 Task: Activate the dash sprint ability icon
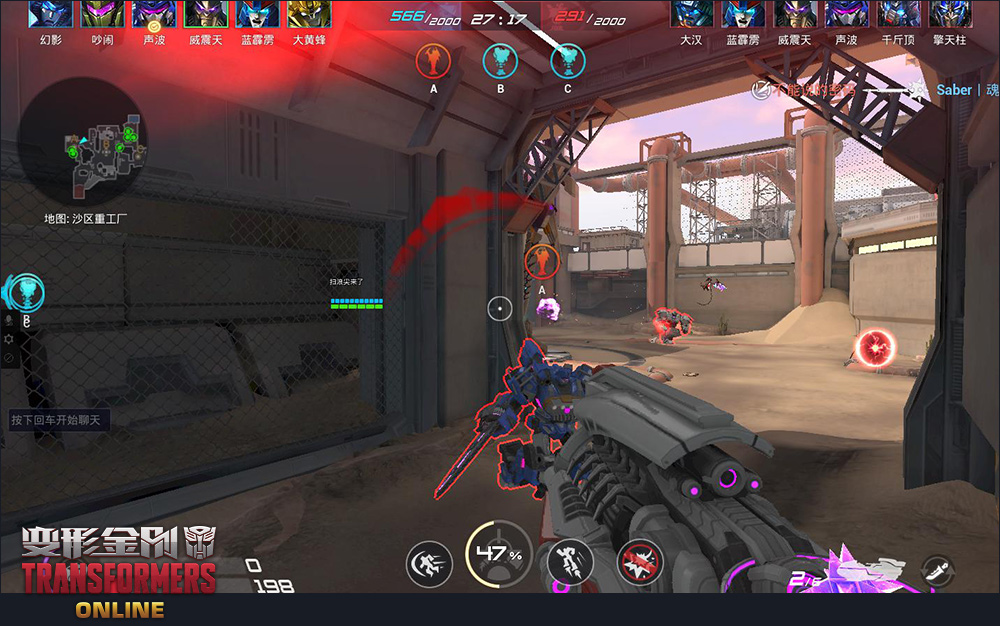tap(429, 565)
